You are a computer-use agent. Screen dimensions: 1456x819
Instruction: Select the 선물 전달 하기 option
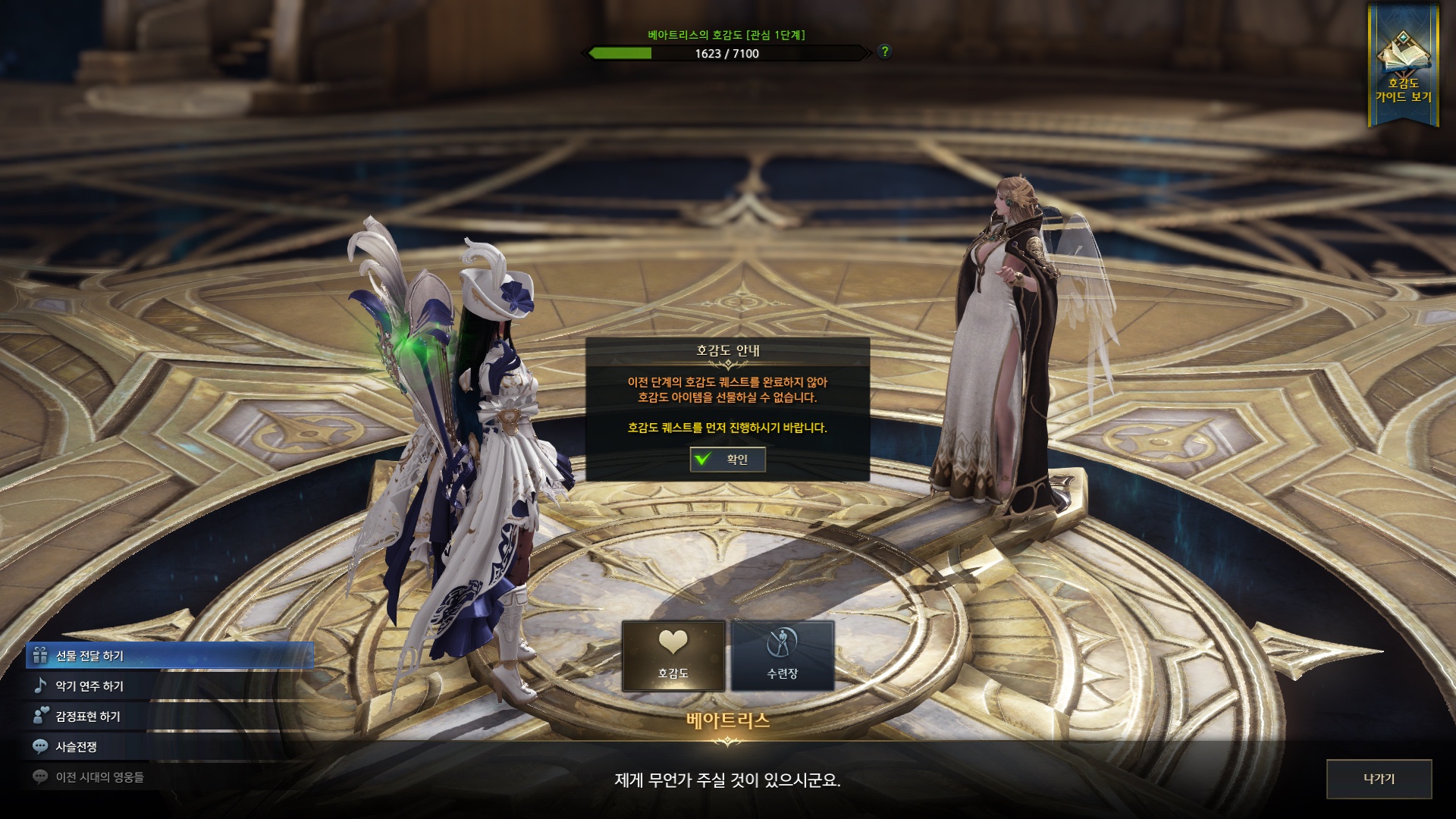[x=168, y=656]
